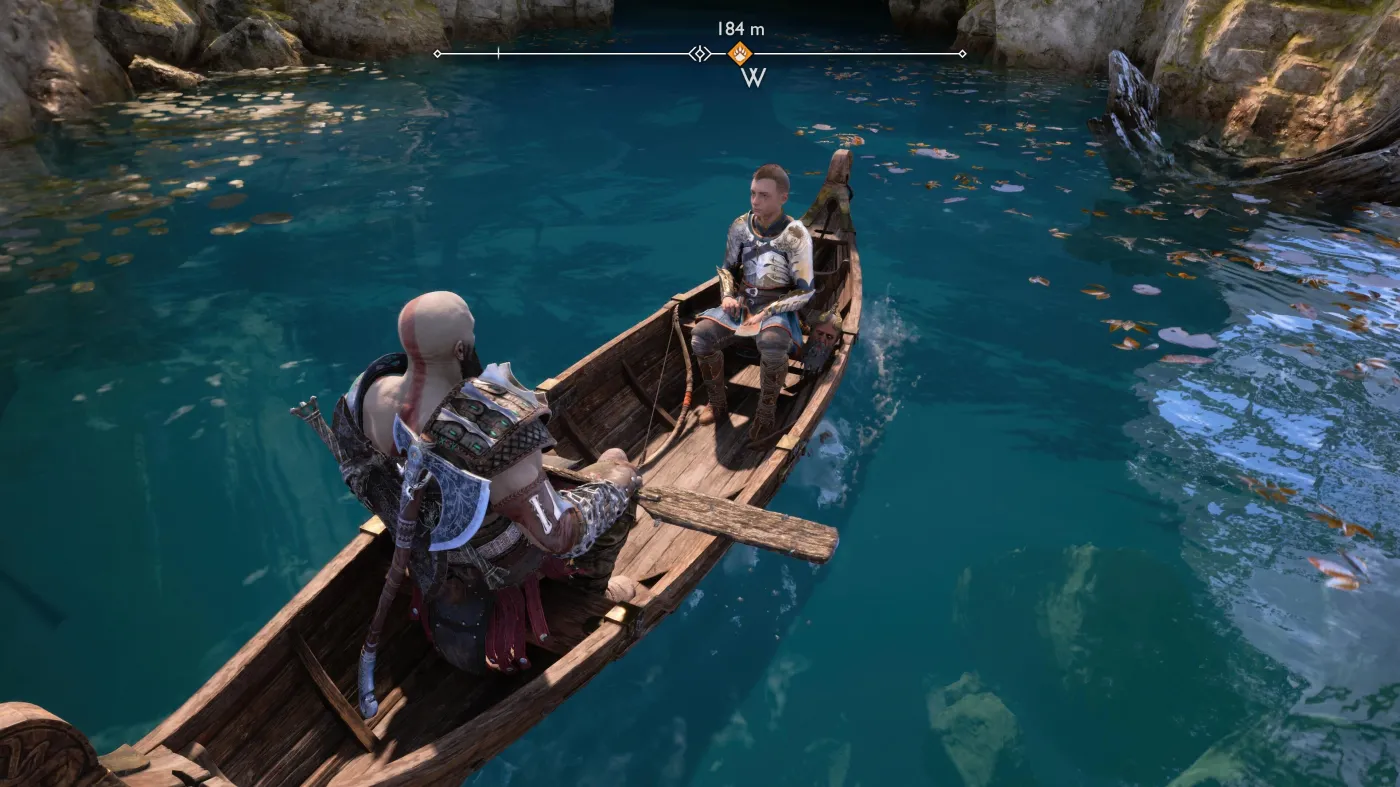Select the orange paw objective marker
This screenshot has height=787, width=1400.
click(x=739, y=53)
